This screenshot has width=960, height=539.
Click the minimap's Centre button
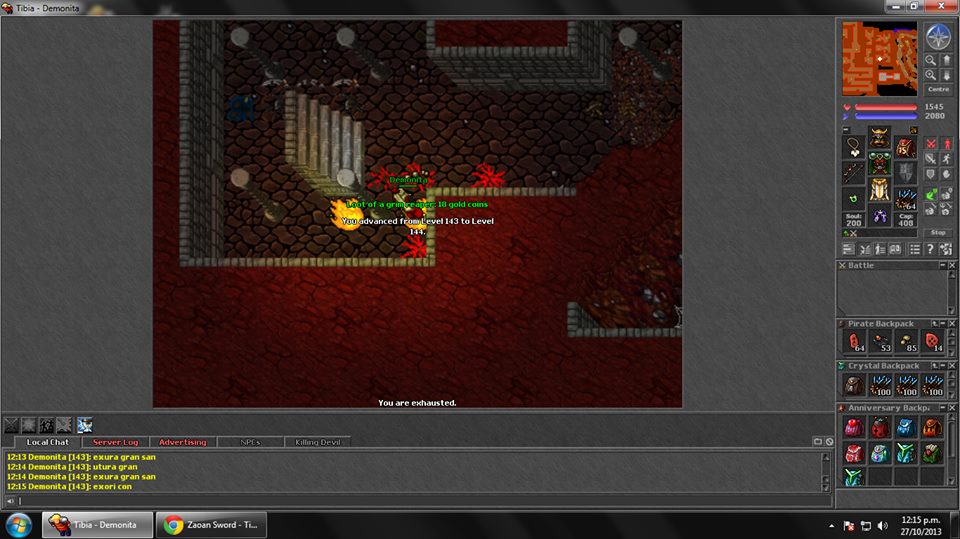[937, 89]
